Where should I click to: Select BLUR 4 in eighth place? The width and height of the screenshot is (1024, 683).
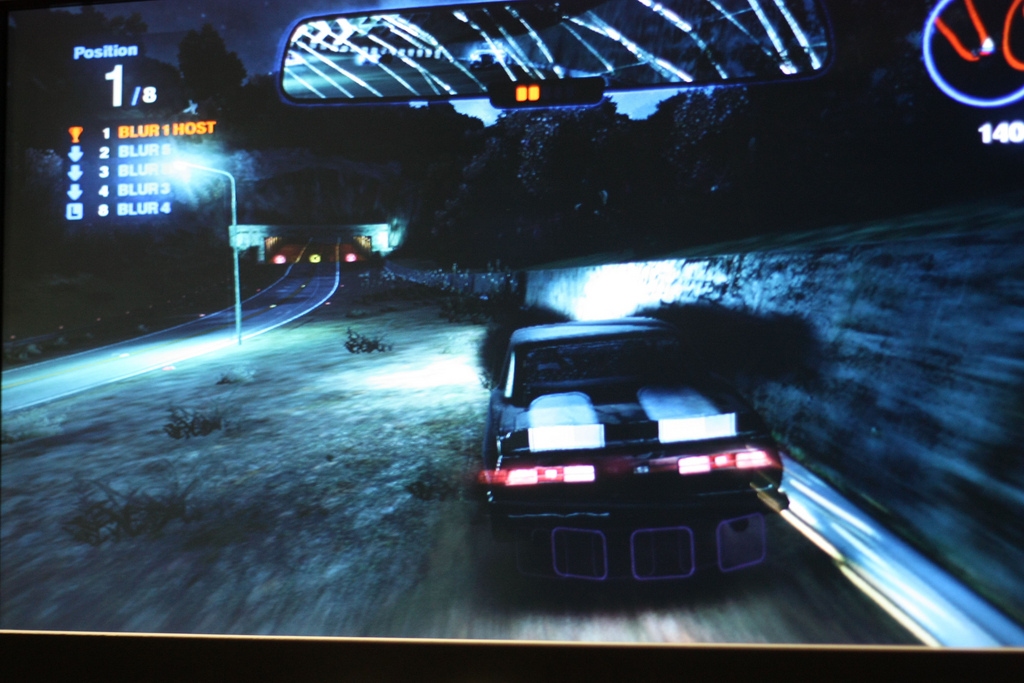[x=144, y=209]
